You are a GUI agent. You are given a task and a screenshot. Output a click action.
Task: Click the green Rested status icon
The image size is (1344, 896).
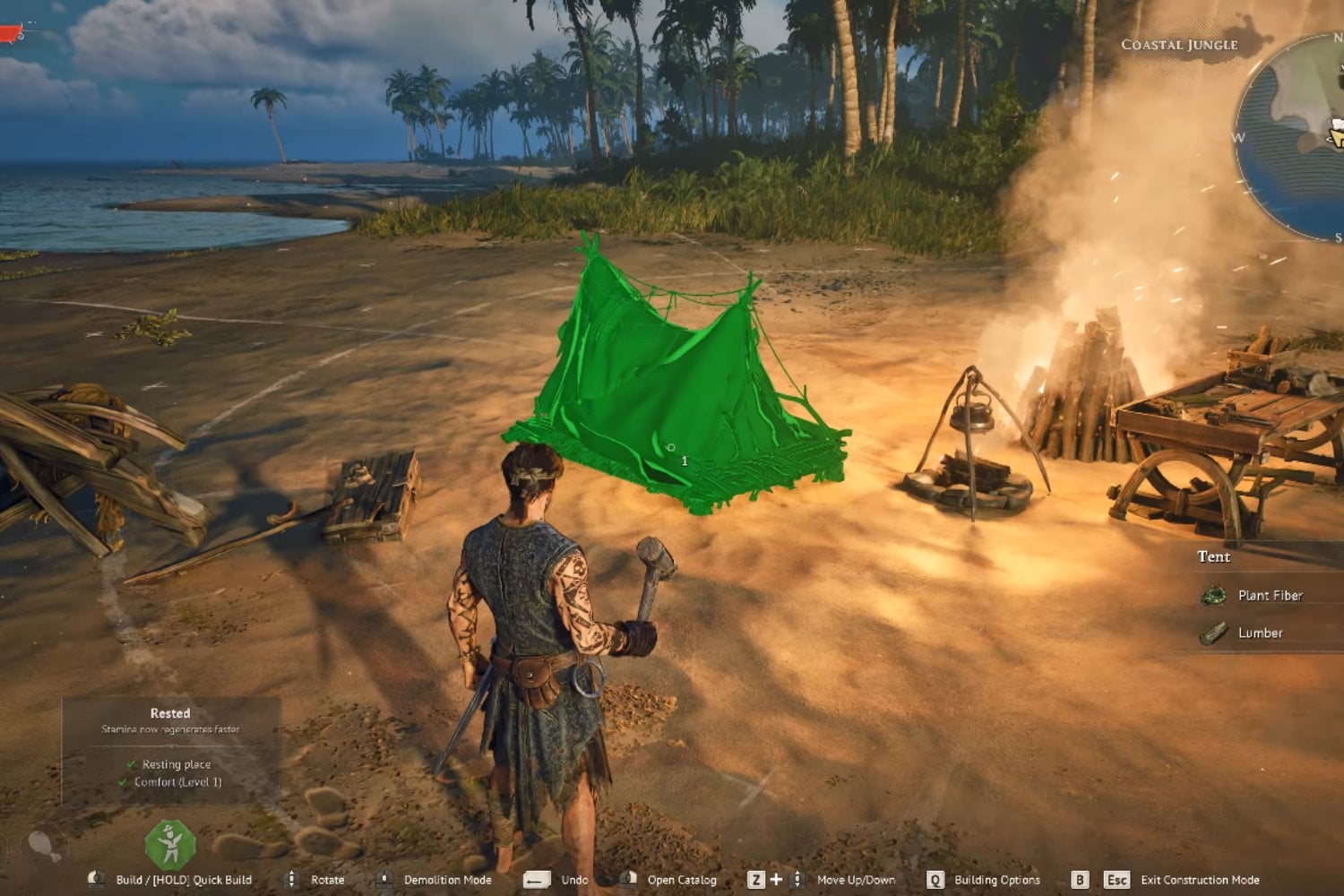170,844
